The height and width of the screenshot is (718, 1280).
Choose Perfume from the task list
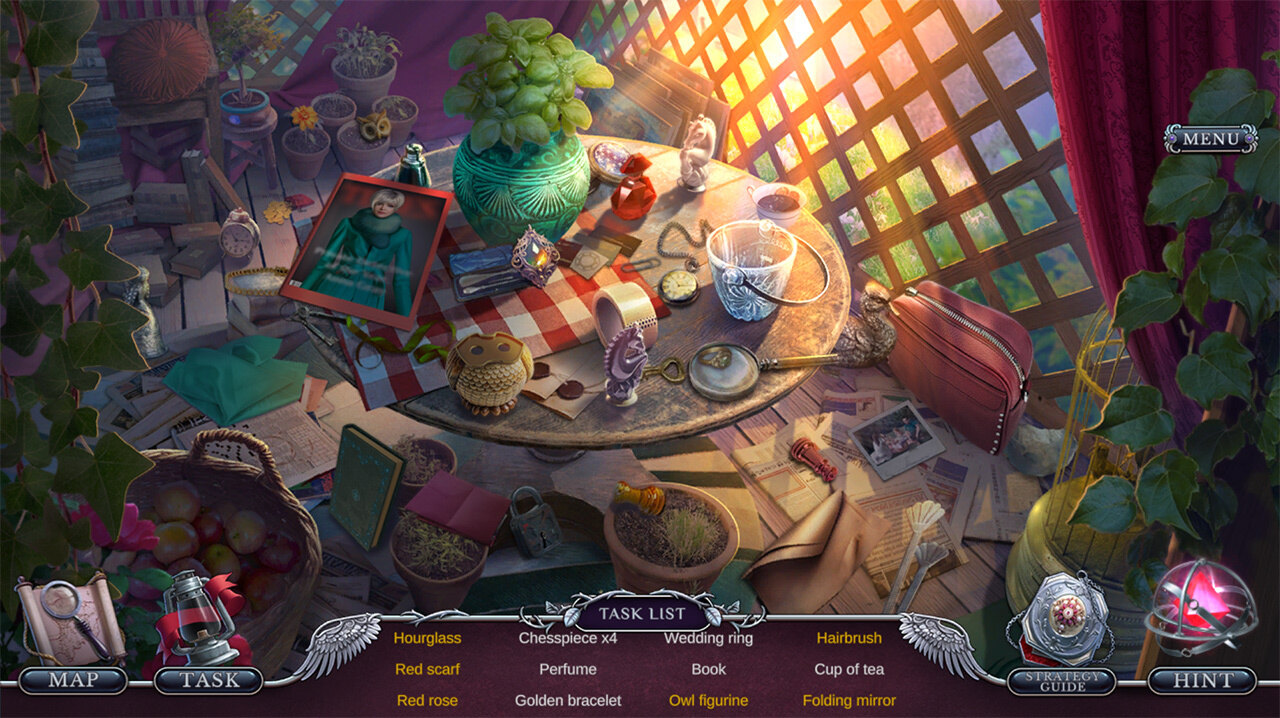click(568, 669)
